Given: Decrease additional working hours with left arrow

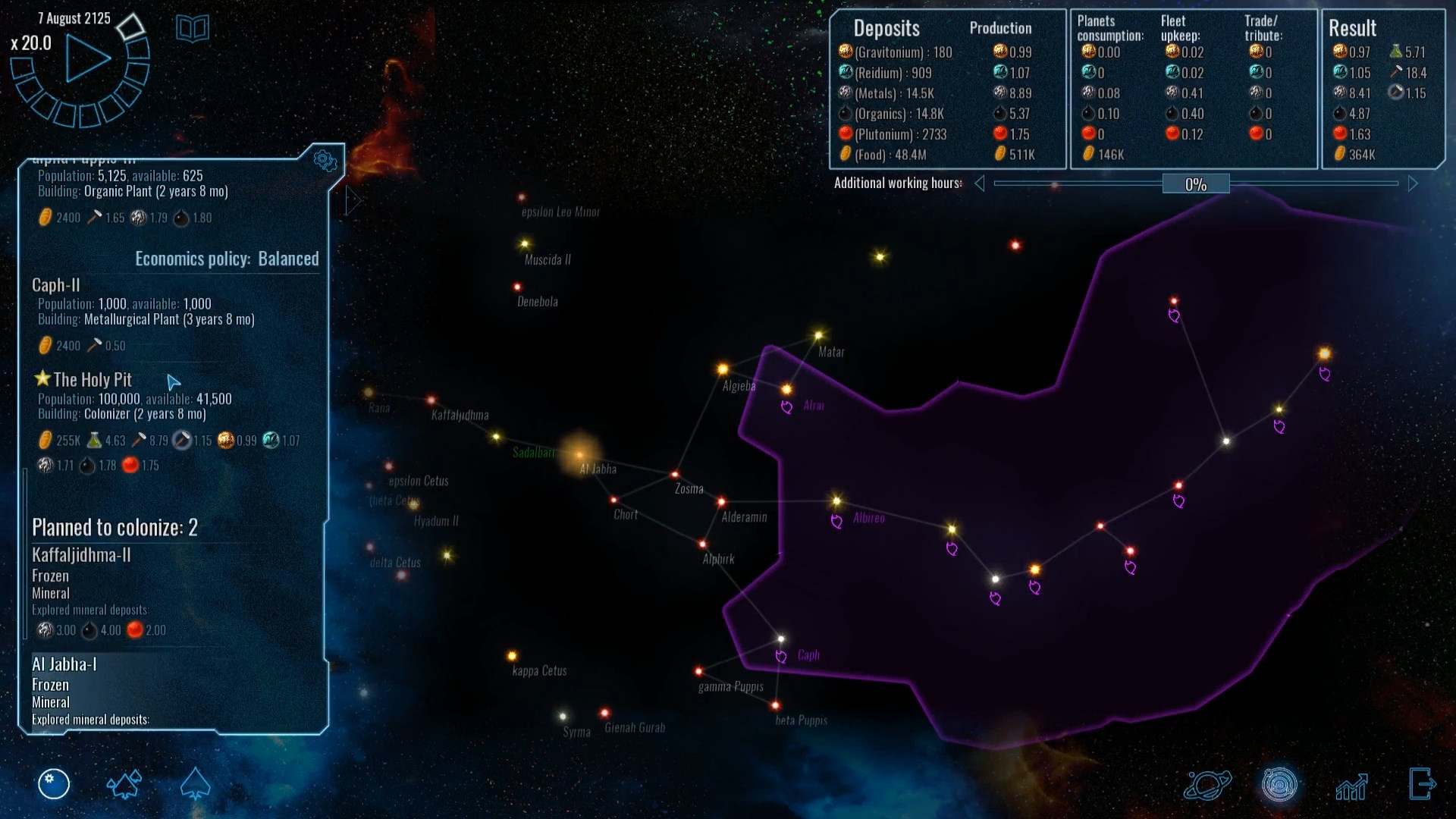Looking at the screenshot, I should (x=980, y=184).
